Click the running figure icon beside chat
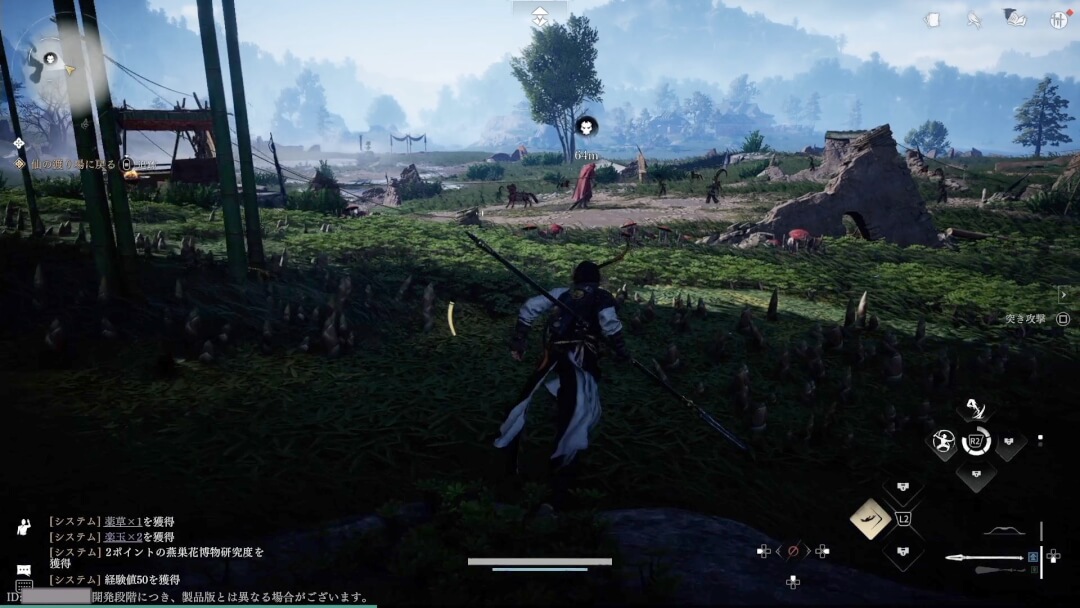The image size is (1080, 608). [x=23, y=527]
